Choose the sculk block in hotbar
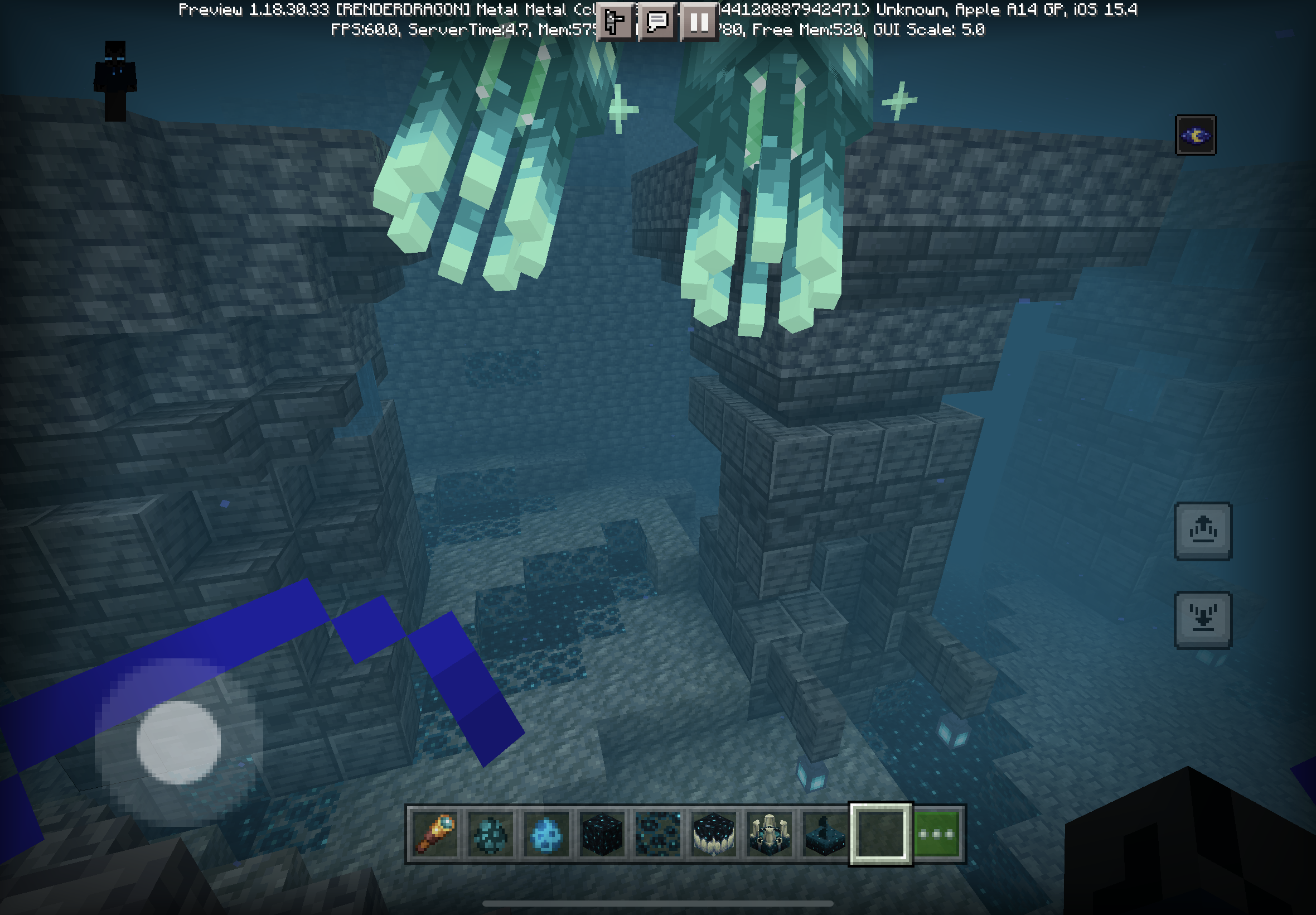The width and height of the screenshot is (1316, 915). coord(602,834)
